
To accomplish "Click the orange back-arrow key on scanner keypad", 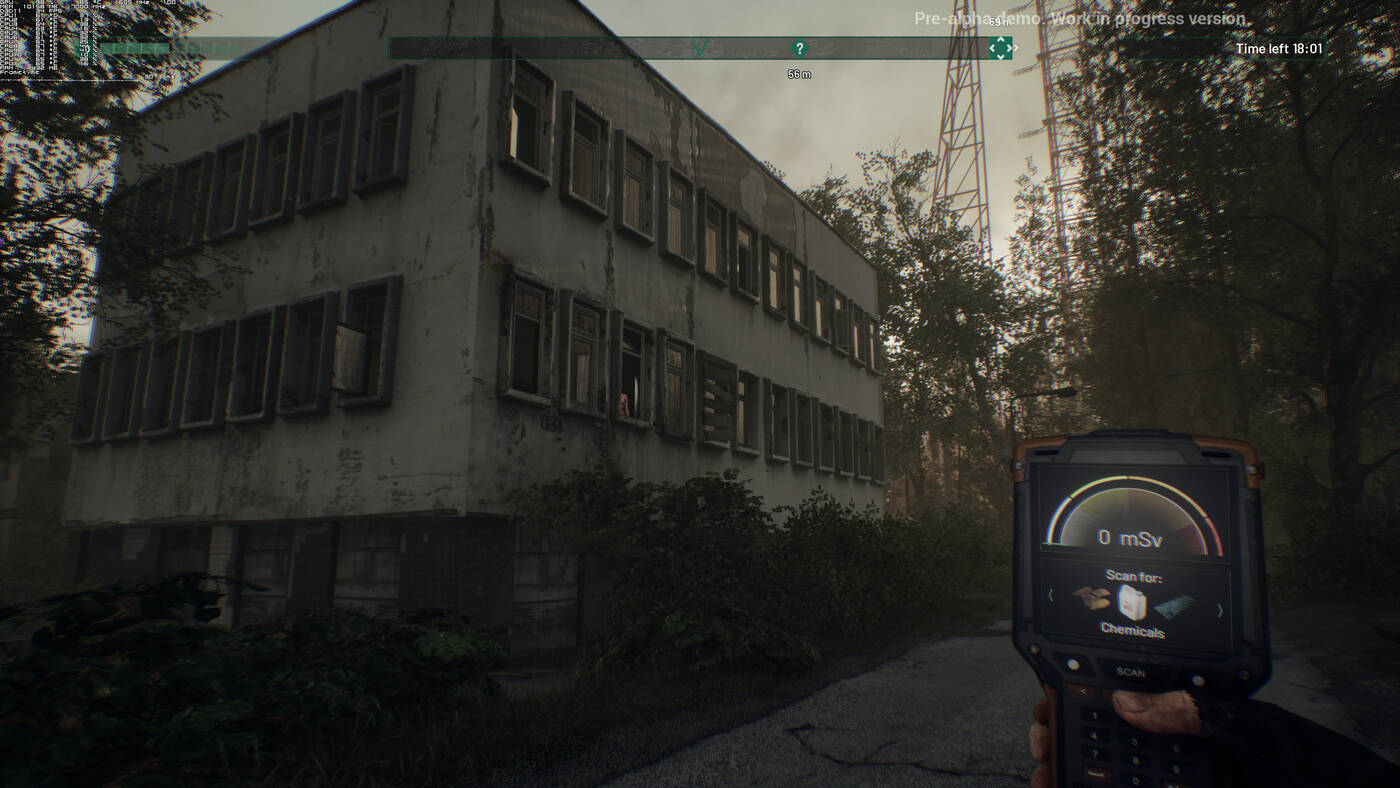I will click(x=1084, y=691).
